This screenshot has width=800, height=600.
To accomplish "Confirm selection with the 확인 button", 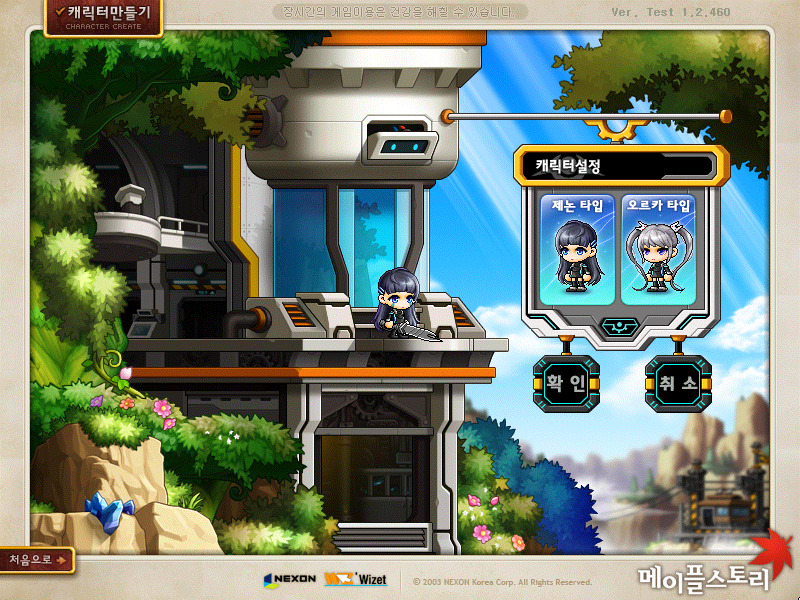I will pyautogui.click(x=566, y=382).
